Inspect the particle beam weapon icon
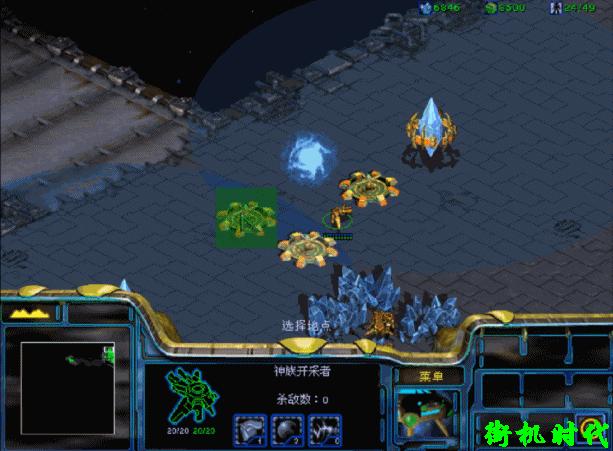Image resolution: width=613 pixels, height=451 pixels. point(324,431)
